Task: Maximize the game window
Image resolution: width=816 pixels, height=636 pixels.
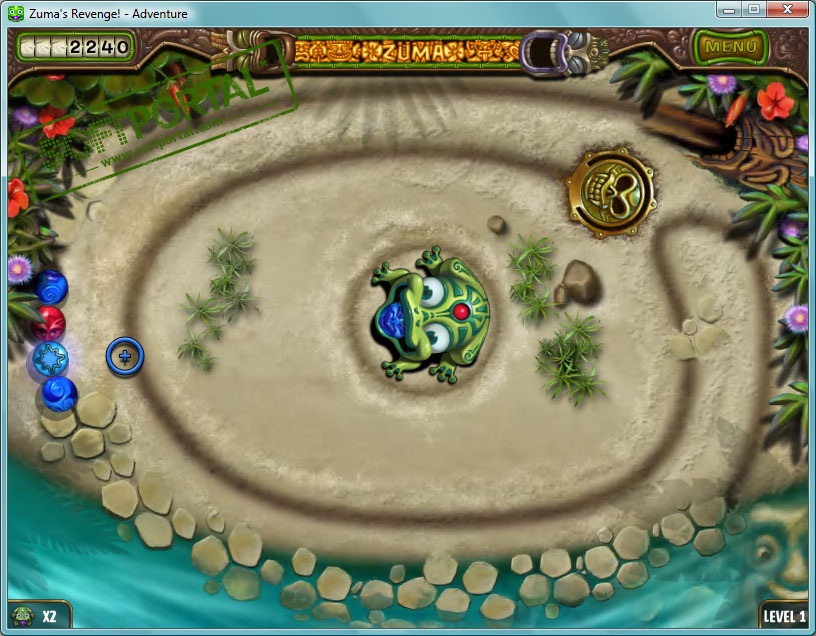Action: tap(754, 9)
